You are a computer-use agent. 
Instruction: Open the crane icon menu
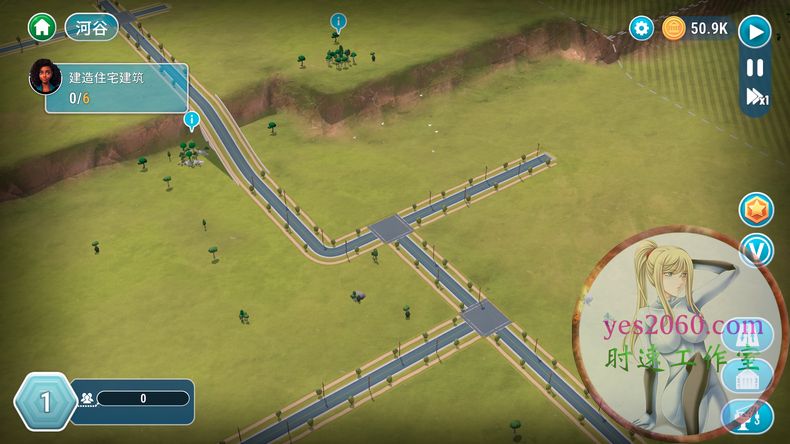click(x=748, y=416)
